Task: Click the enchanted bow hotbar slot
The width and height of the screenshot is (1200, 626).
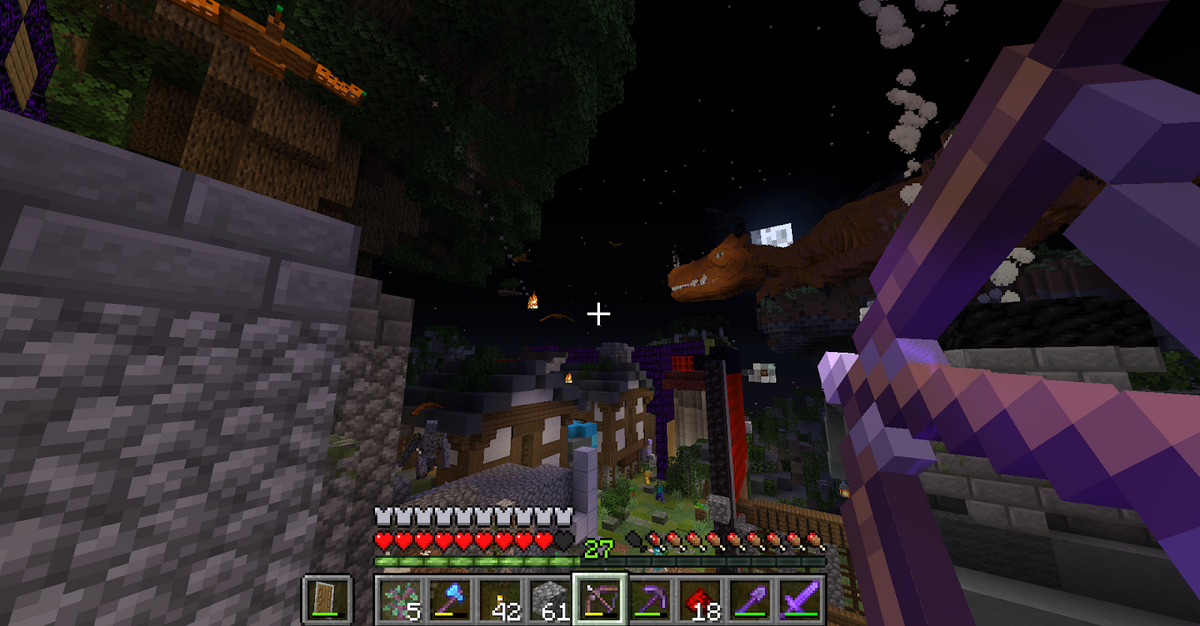Action: [x=599, y=598]
